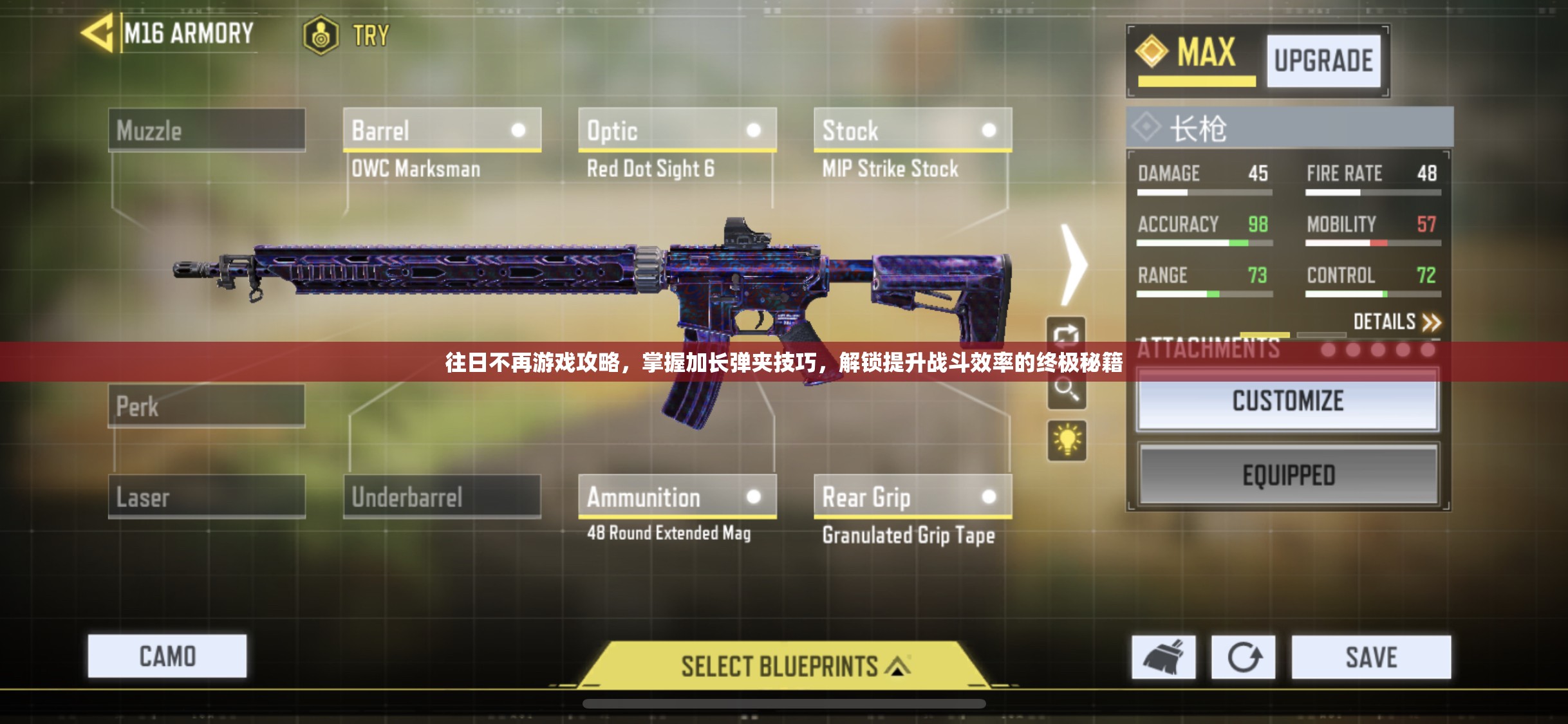Open the CAMO menu
Viewport: 1568px width, 724px height.
coord(167,656)
